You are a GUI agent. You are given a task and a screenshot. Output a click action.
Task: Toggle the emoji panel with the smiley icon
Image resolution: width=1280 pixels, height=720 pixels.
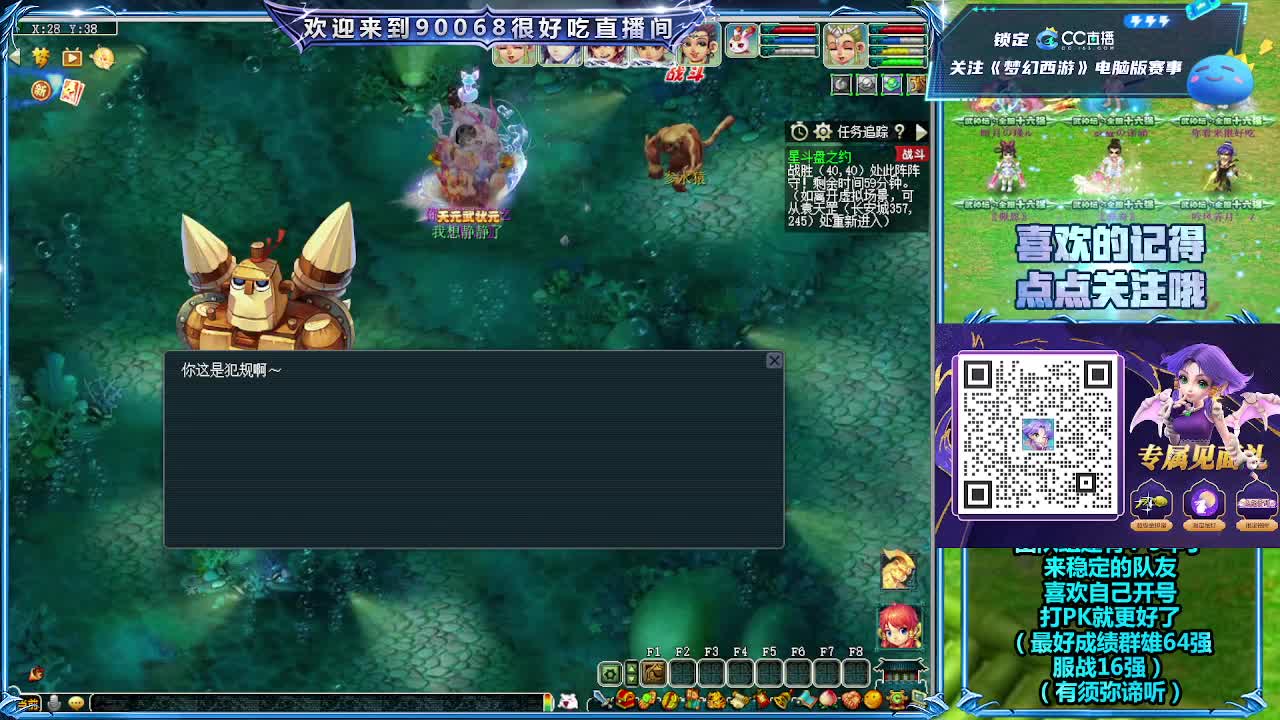tap(76, 703)
